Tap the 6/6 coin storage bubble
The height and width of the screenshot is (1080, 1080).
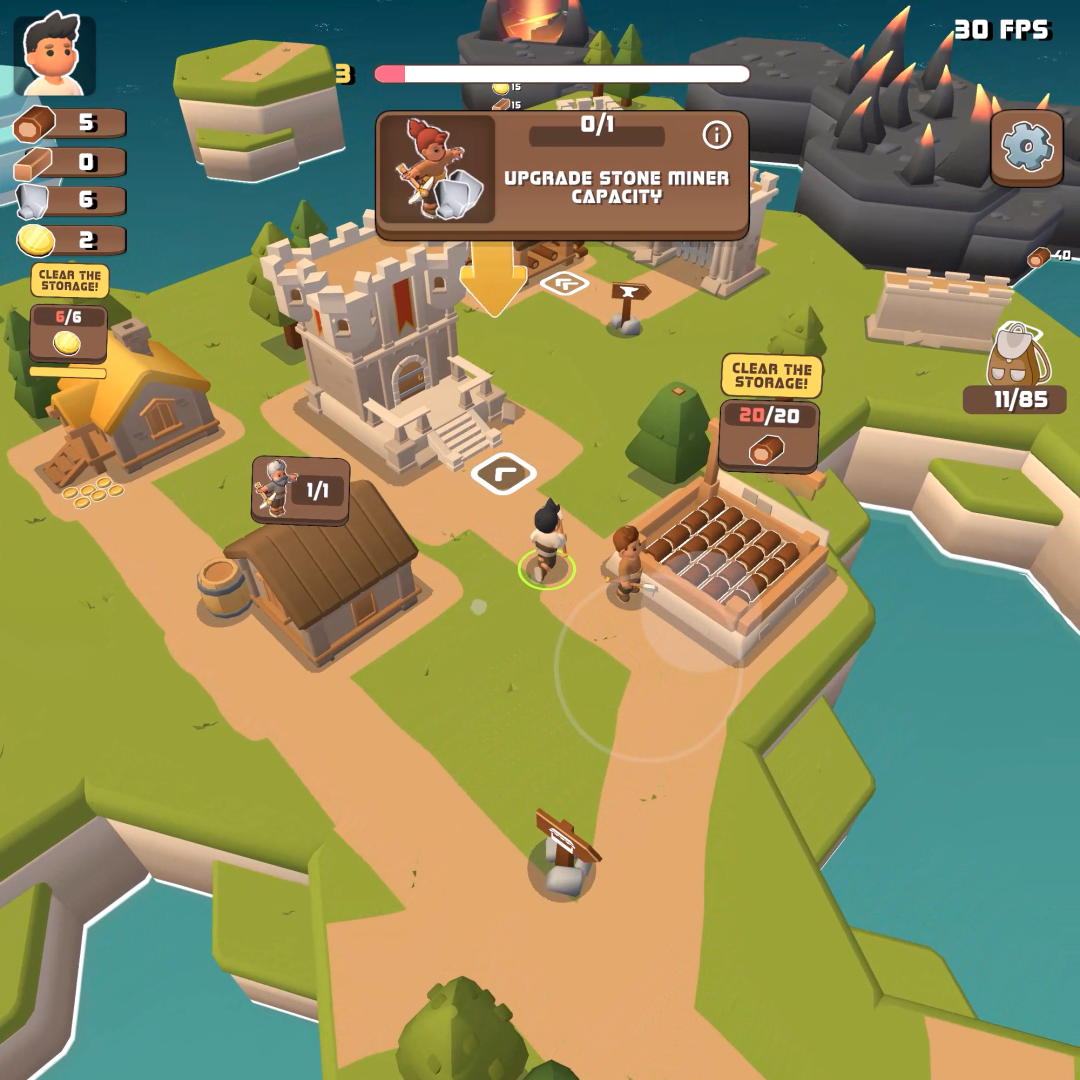(x=68, y=333)
